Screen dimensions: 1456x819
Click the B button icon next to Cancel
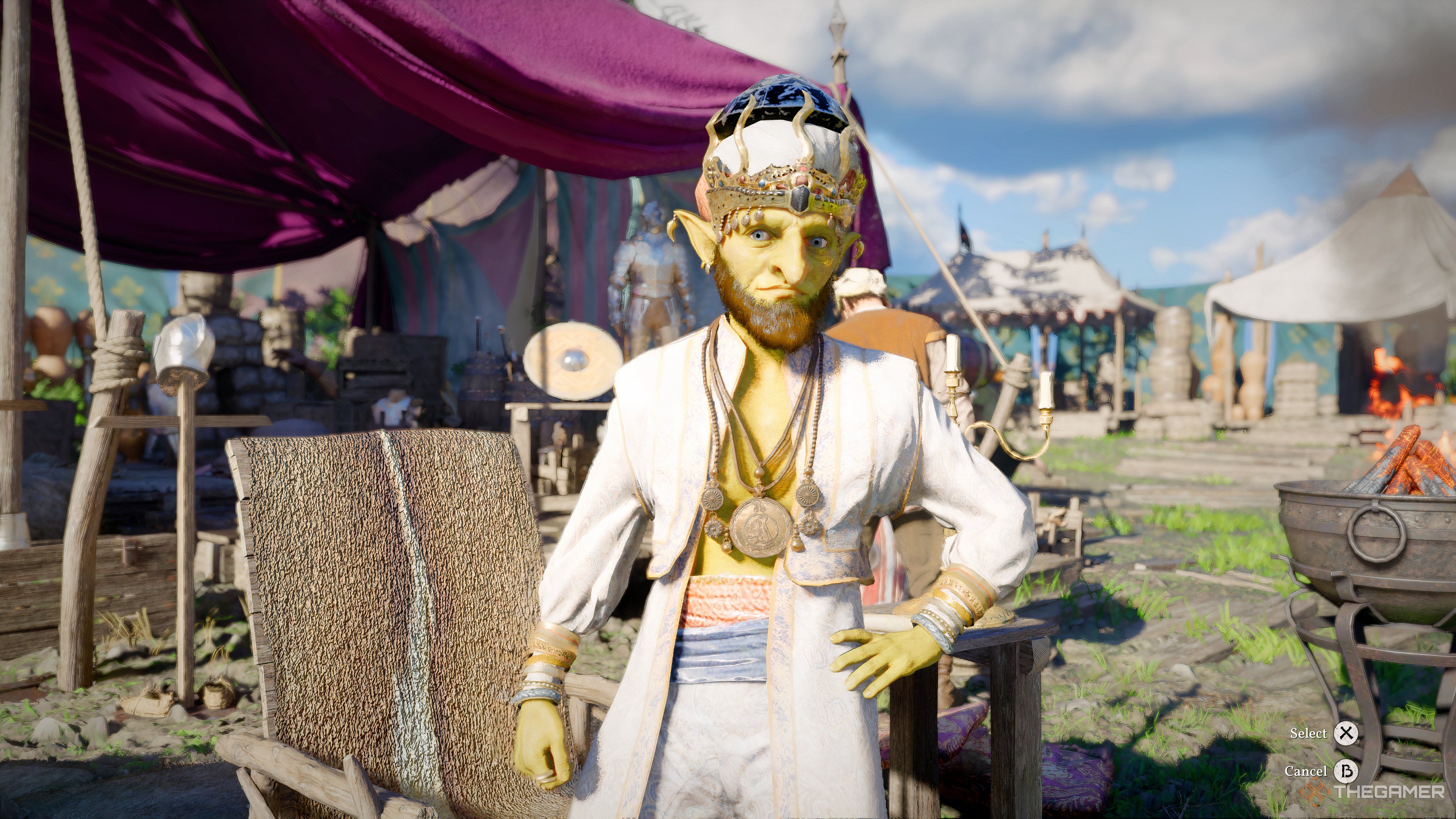pyautogui.click(x=1347, y=772)
